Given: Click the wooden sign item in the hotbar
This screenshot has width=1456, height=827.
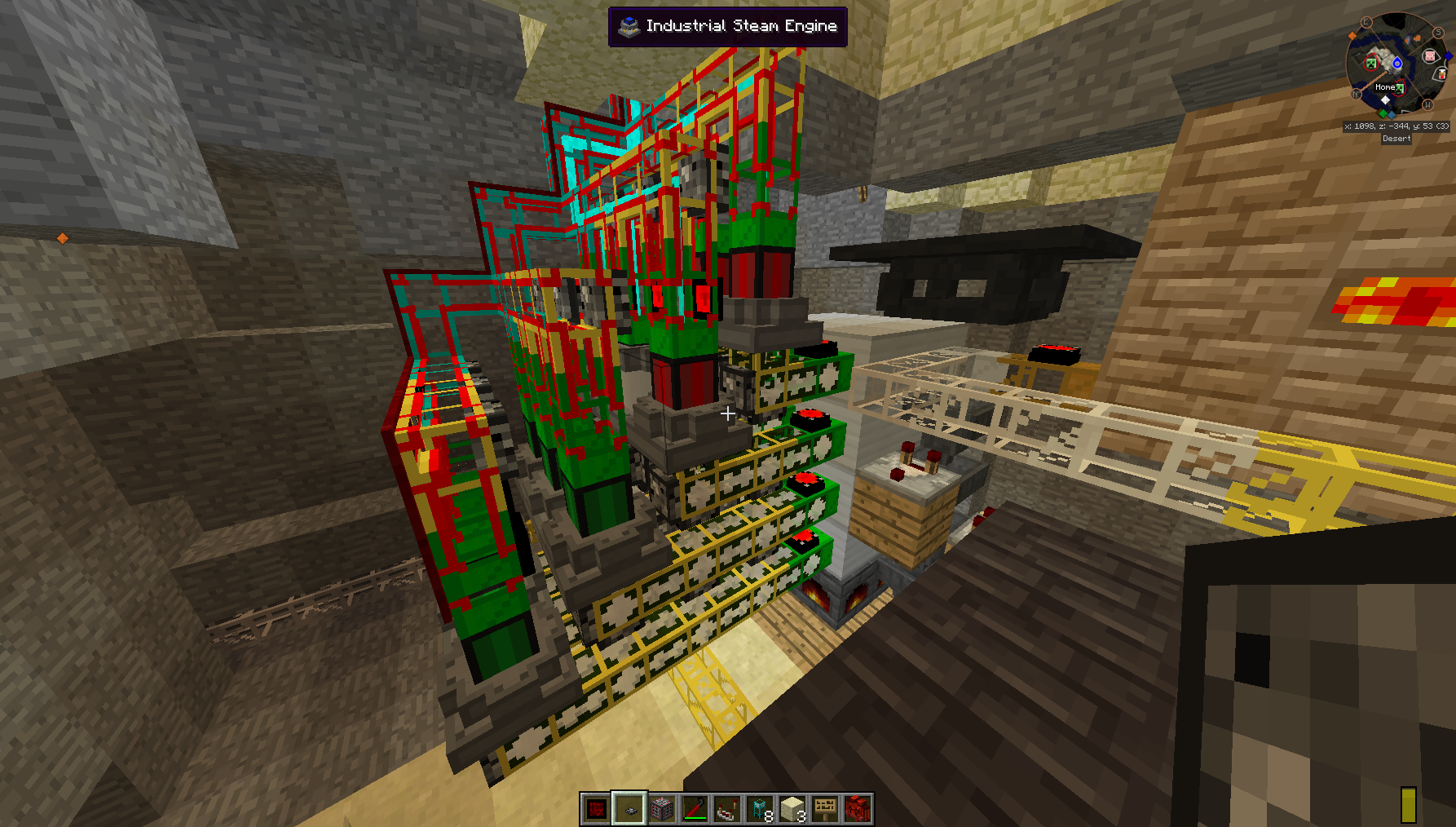Looking at the screenshot, I should pyautogui.click(x=825, y=809).
